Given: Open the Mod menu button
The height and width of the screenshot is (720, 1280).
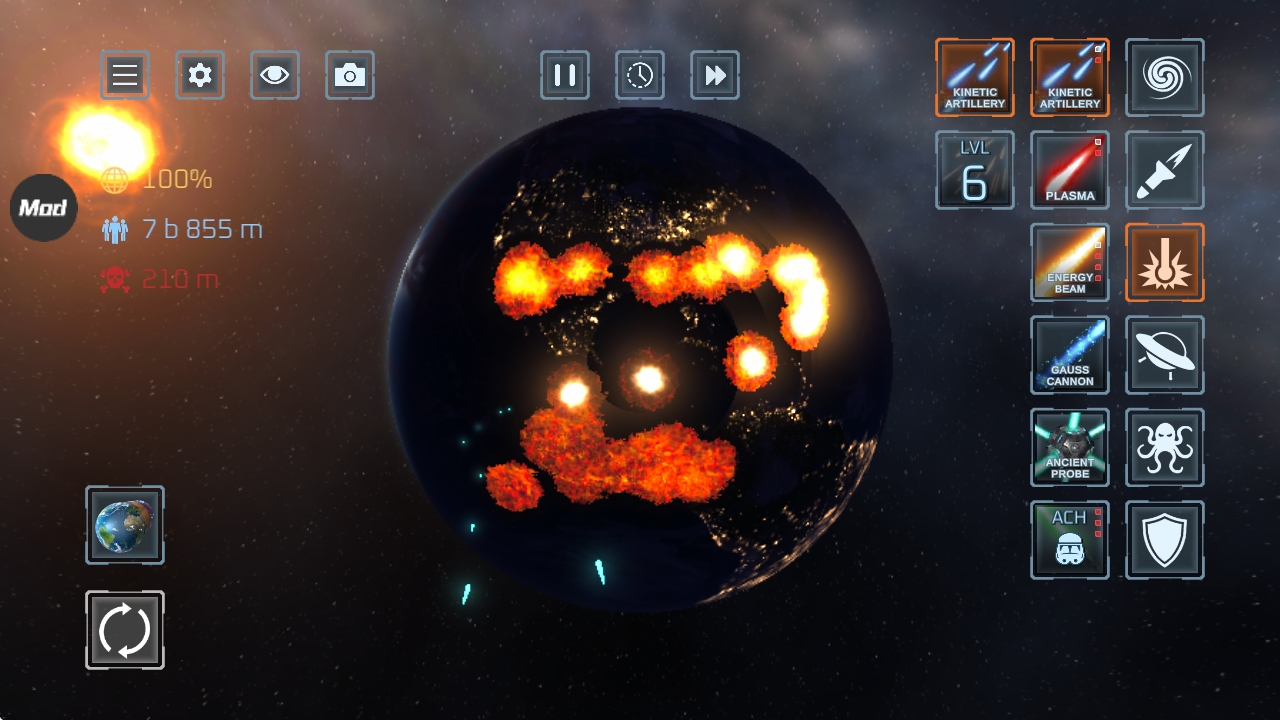Looking at the screenshot, I should pos(44,208).
